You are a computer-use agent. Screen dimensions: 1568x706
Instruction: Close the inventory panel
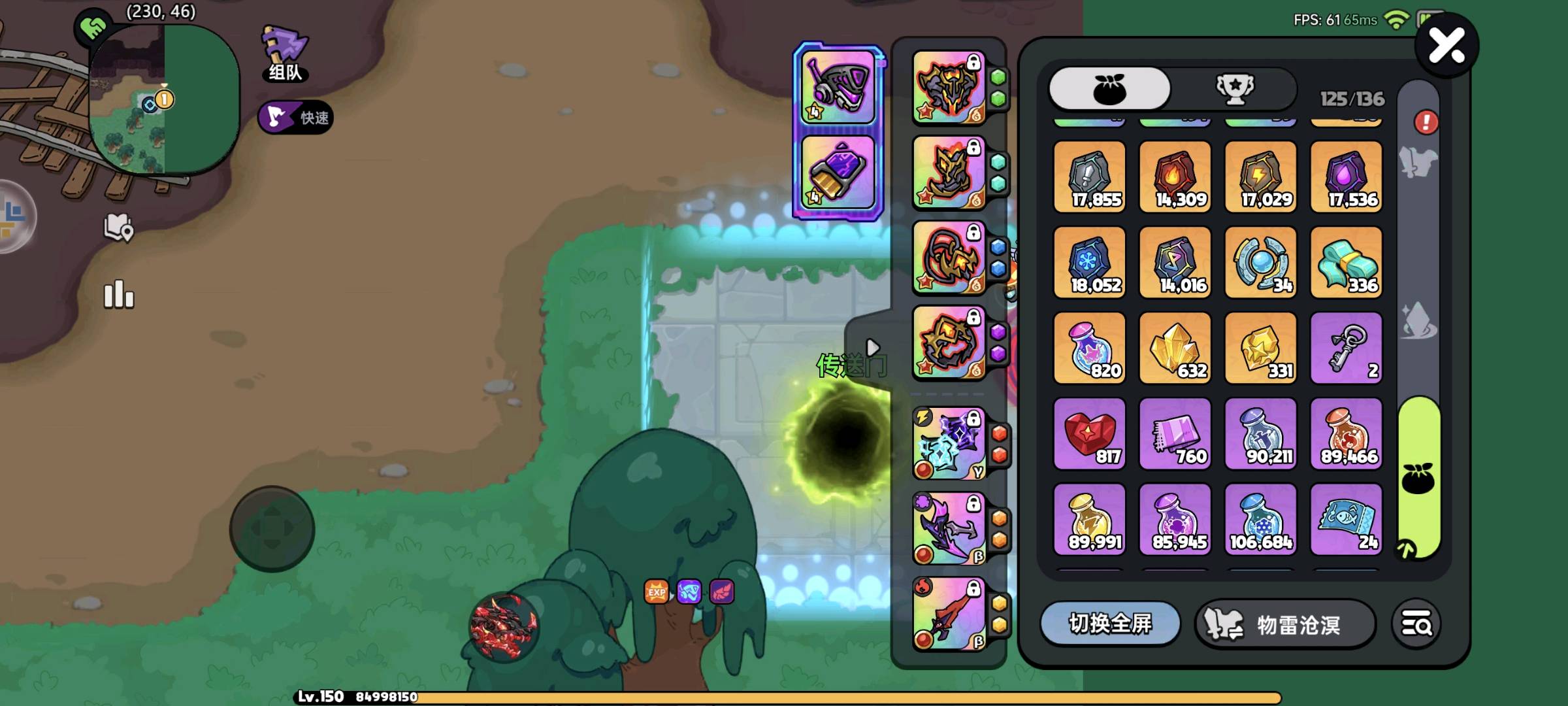coord(1446,46)
